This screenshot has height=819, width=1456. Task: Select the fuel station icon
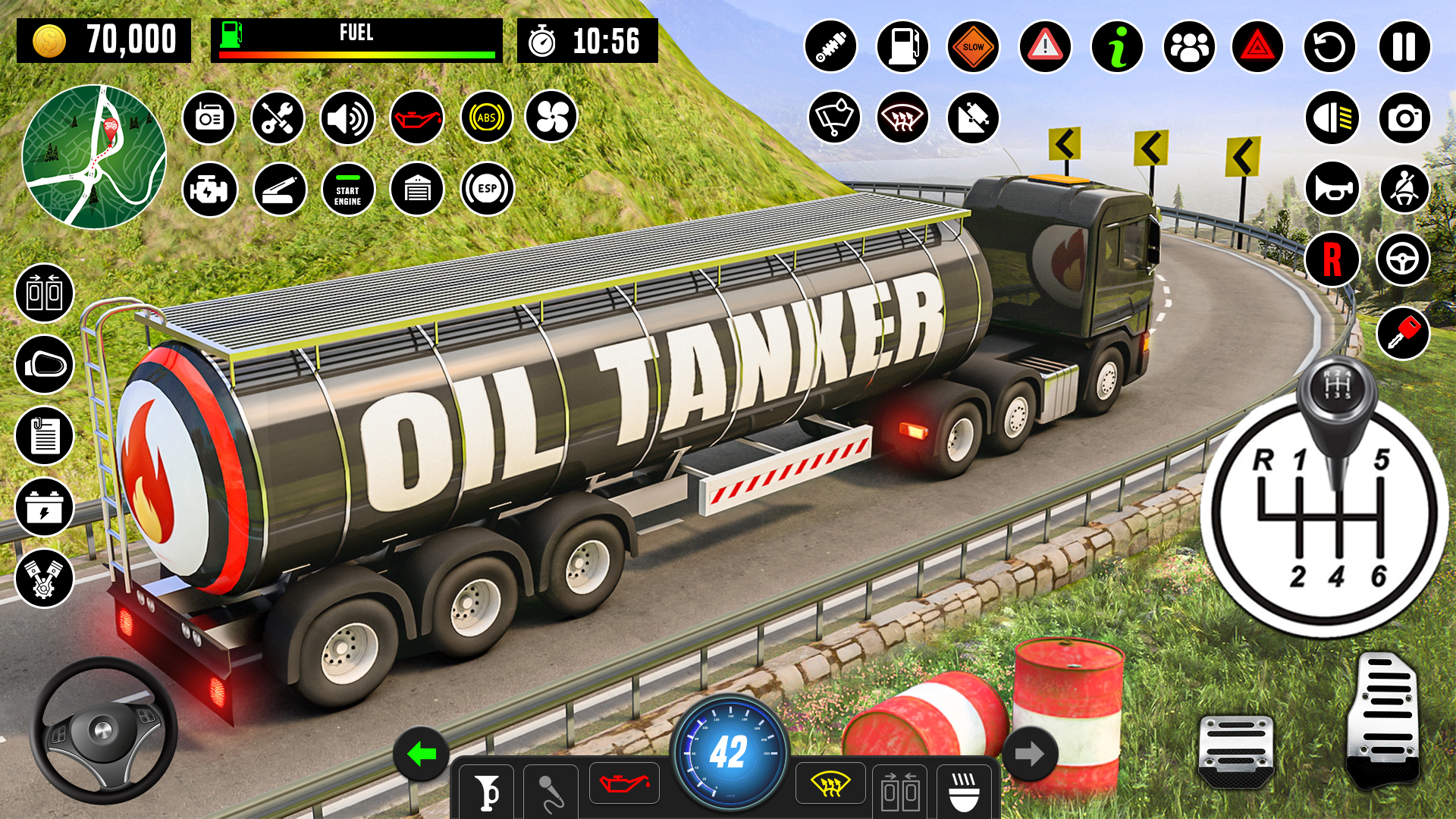[x=902, y=46]
